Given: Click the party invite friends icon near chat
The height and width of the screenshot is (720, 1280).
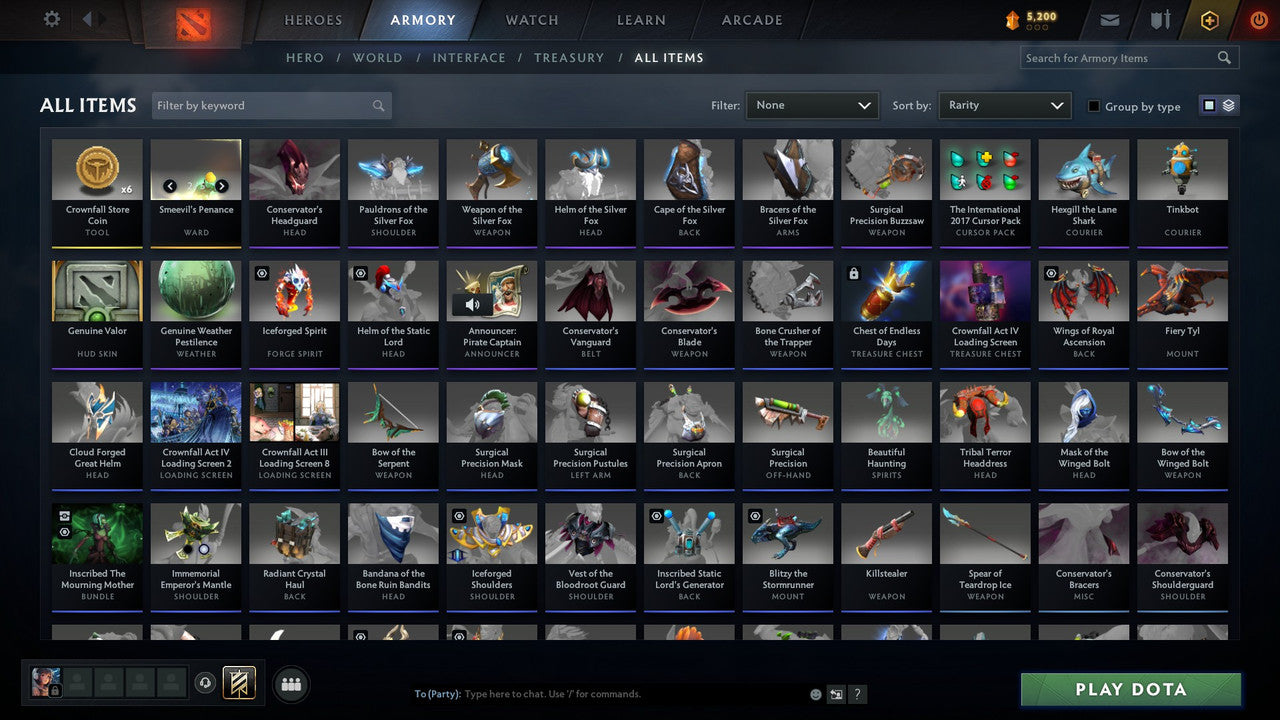Looking at the screenshot, I should click(x=290, y=684).
